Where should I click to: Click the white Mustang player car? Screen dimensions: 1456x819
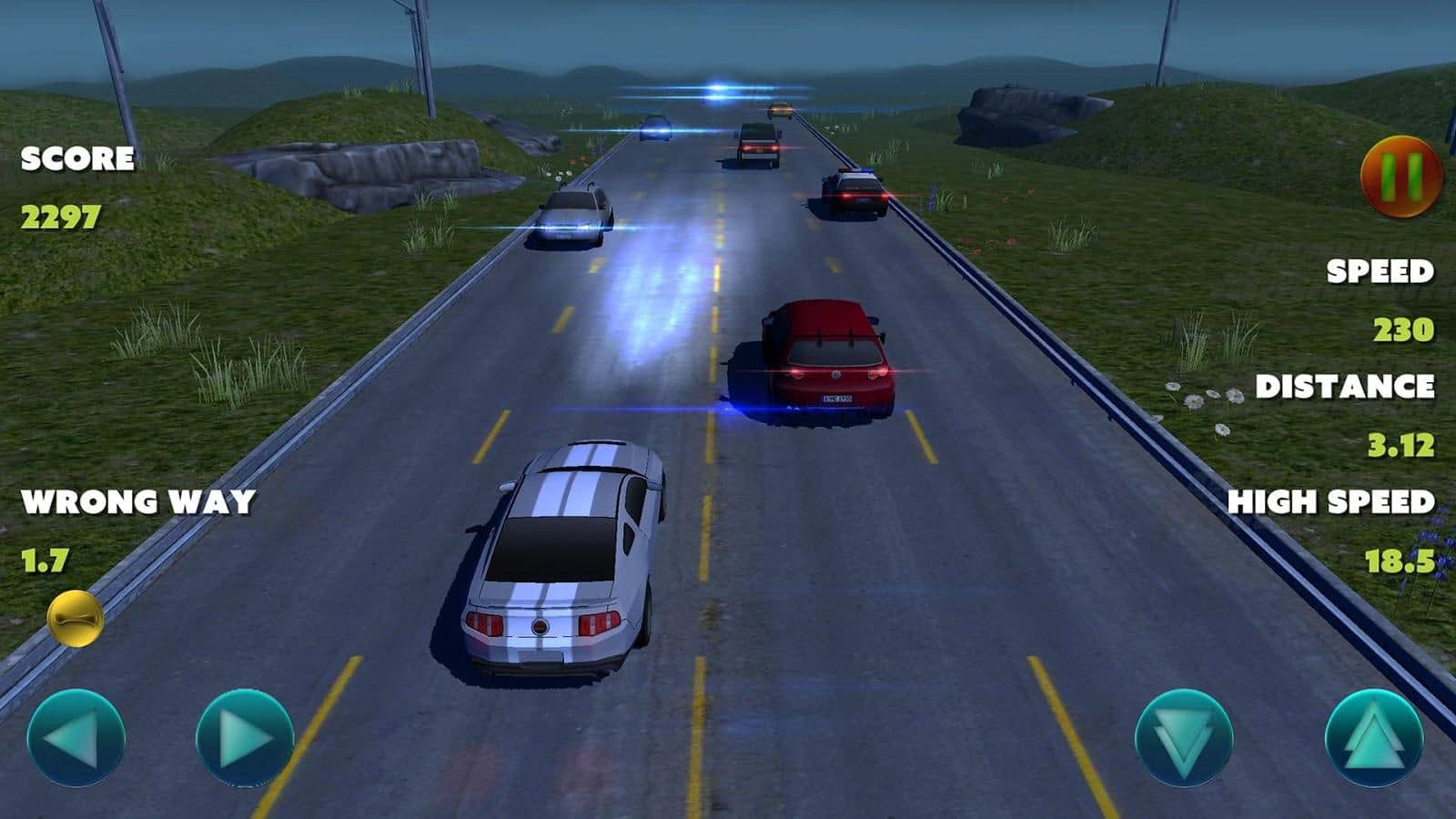click(560, 560)
